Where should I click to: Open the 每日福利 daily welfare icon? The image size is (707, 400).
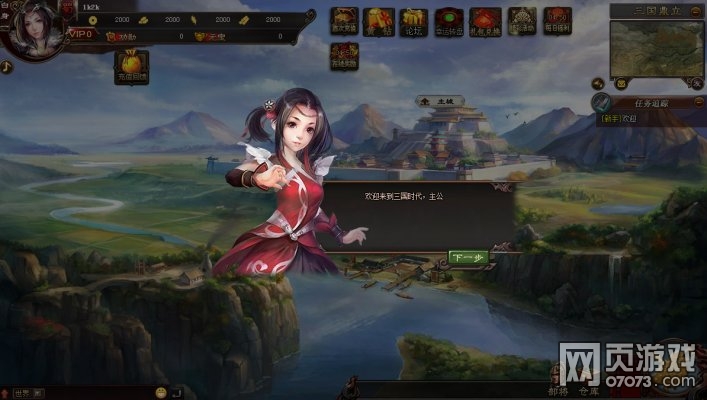(557, 21)
